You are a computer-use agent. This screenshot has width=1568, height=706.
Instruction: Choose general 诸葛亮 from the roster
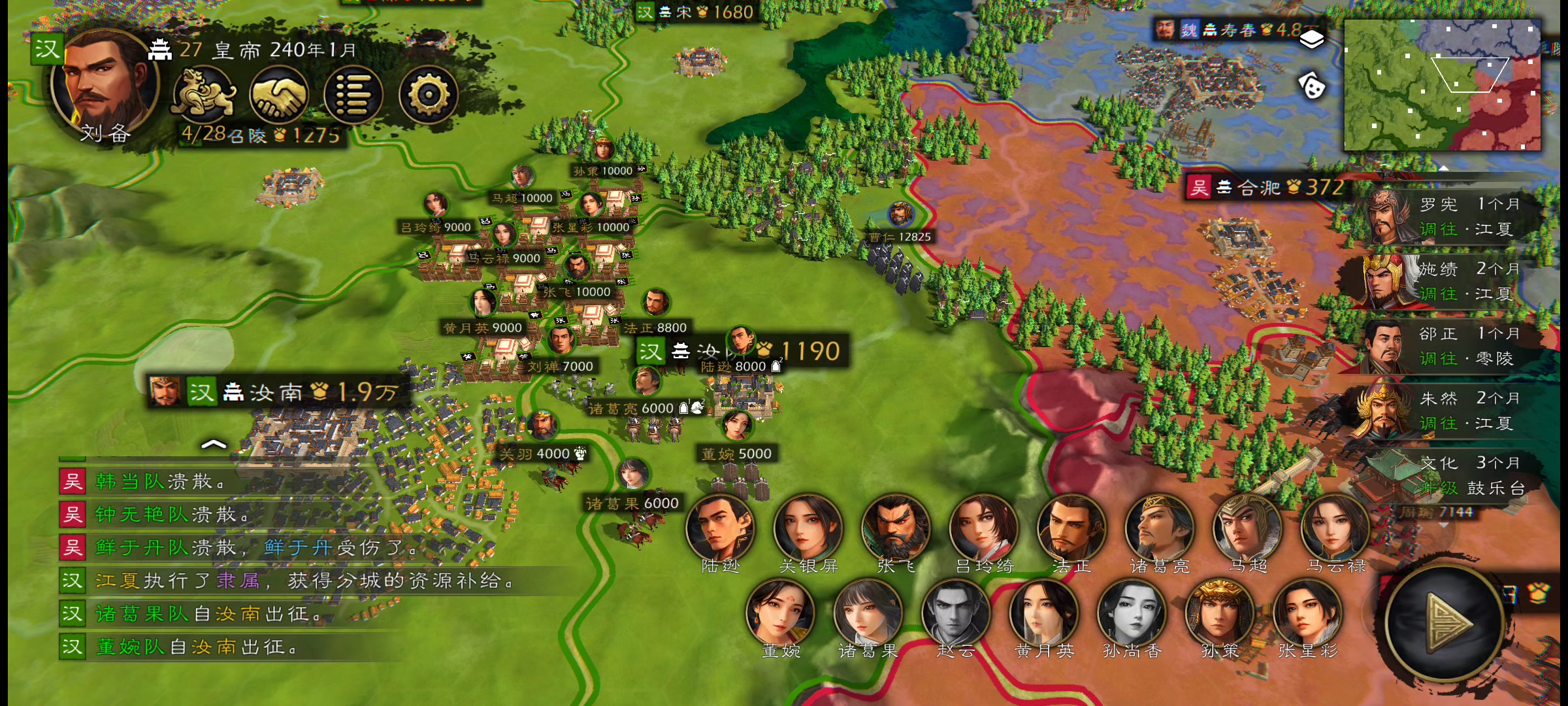click(x=1158, y=529)
